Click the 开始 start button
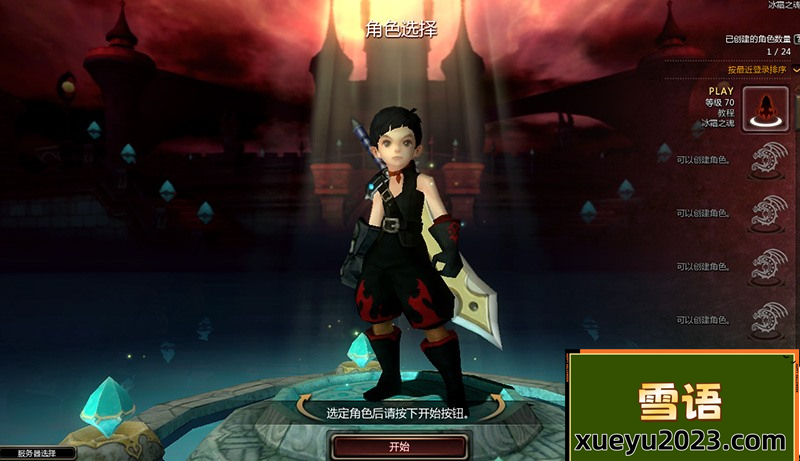The image size is (800, 461). coord(398,446)
